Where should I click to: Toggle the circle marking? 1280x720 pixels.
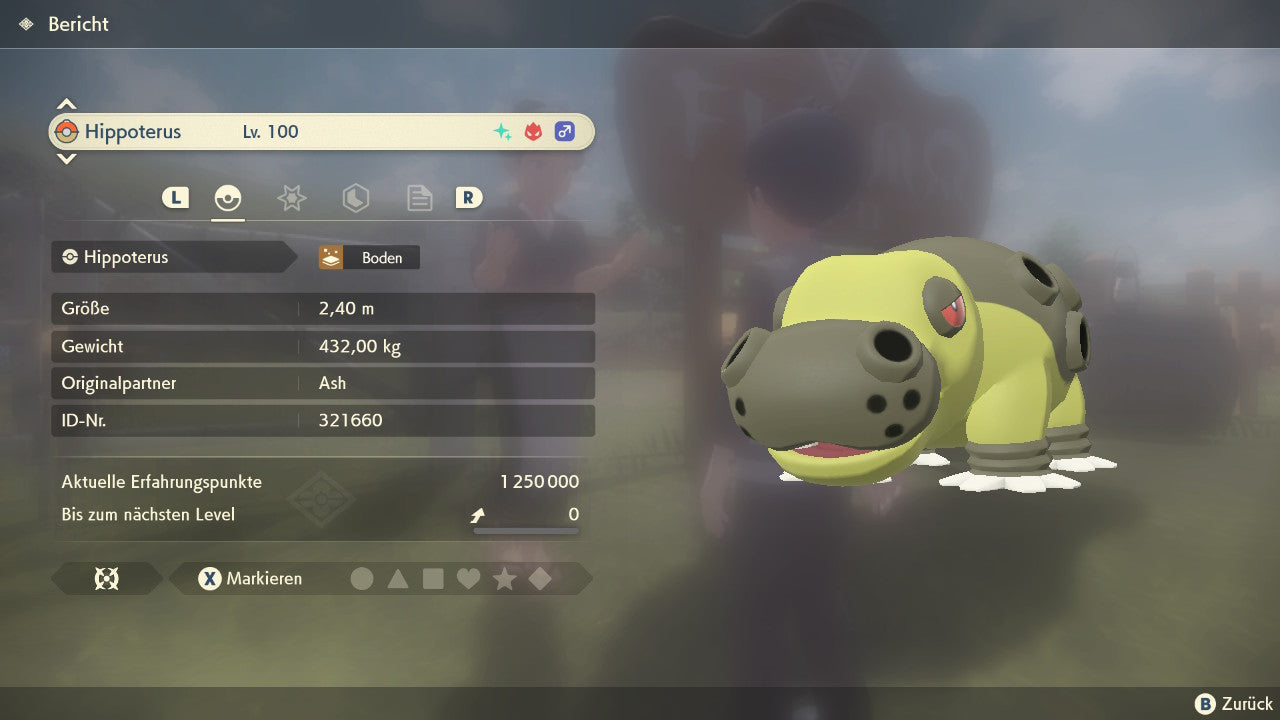[362, 579]
